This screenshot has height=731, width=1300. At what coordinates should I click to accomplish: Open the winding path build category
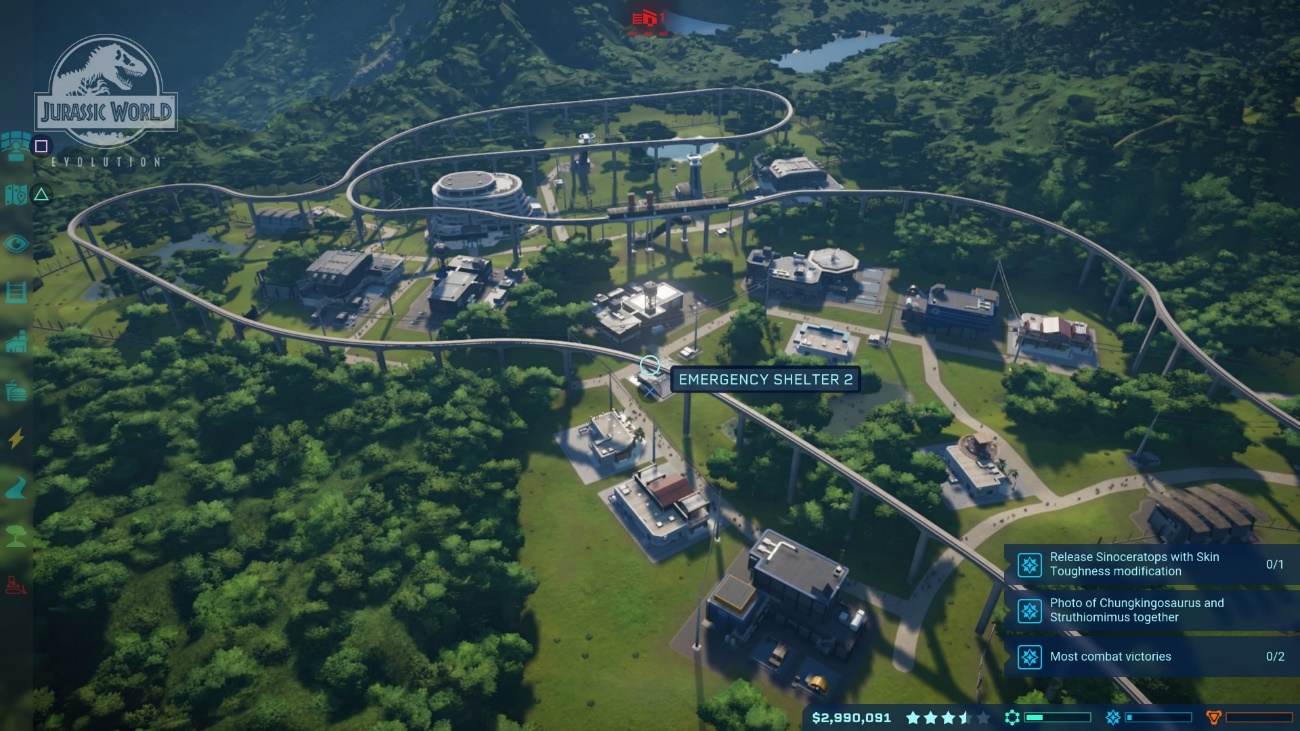[16, 487]
